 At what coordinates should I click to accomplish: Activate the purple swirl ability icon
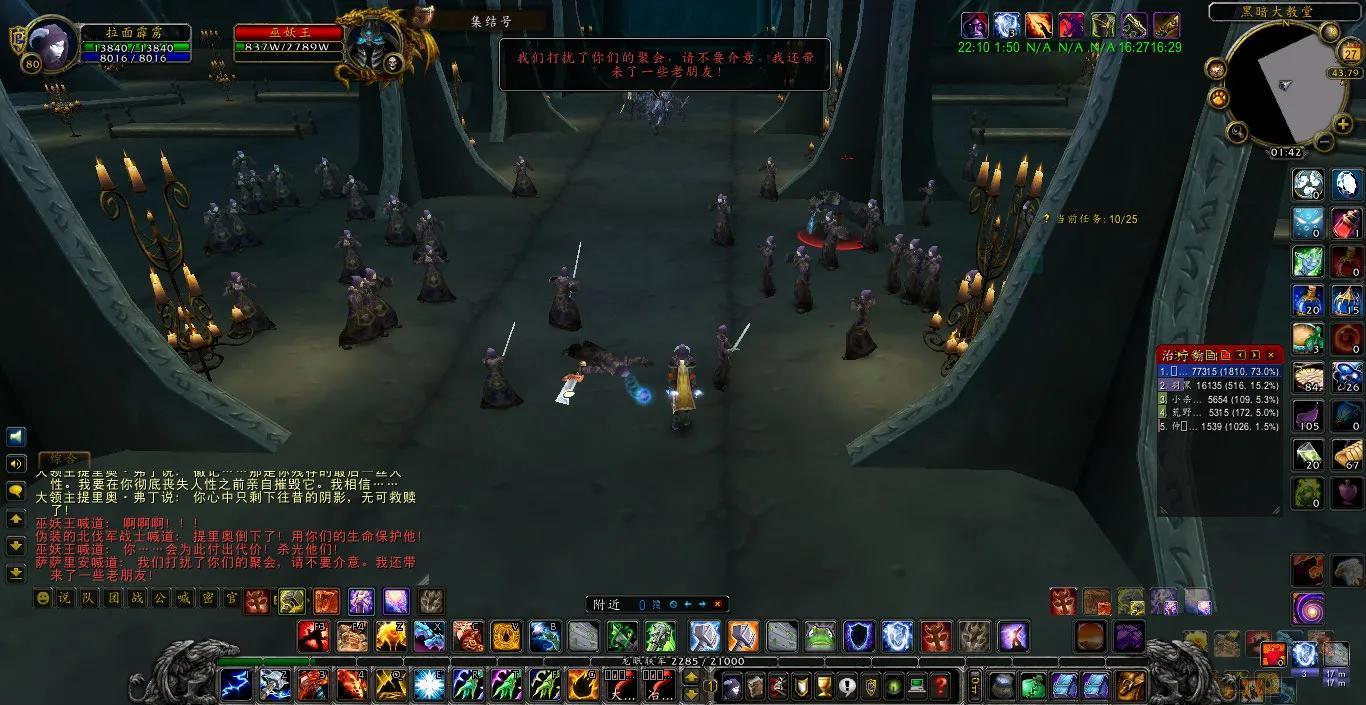point(1308,606)
